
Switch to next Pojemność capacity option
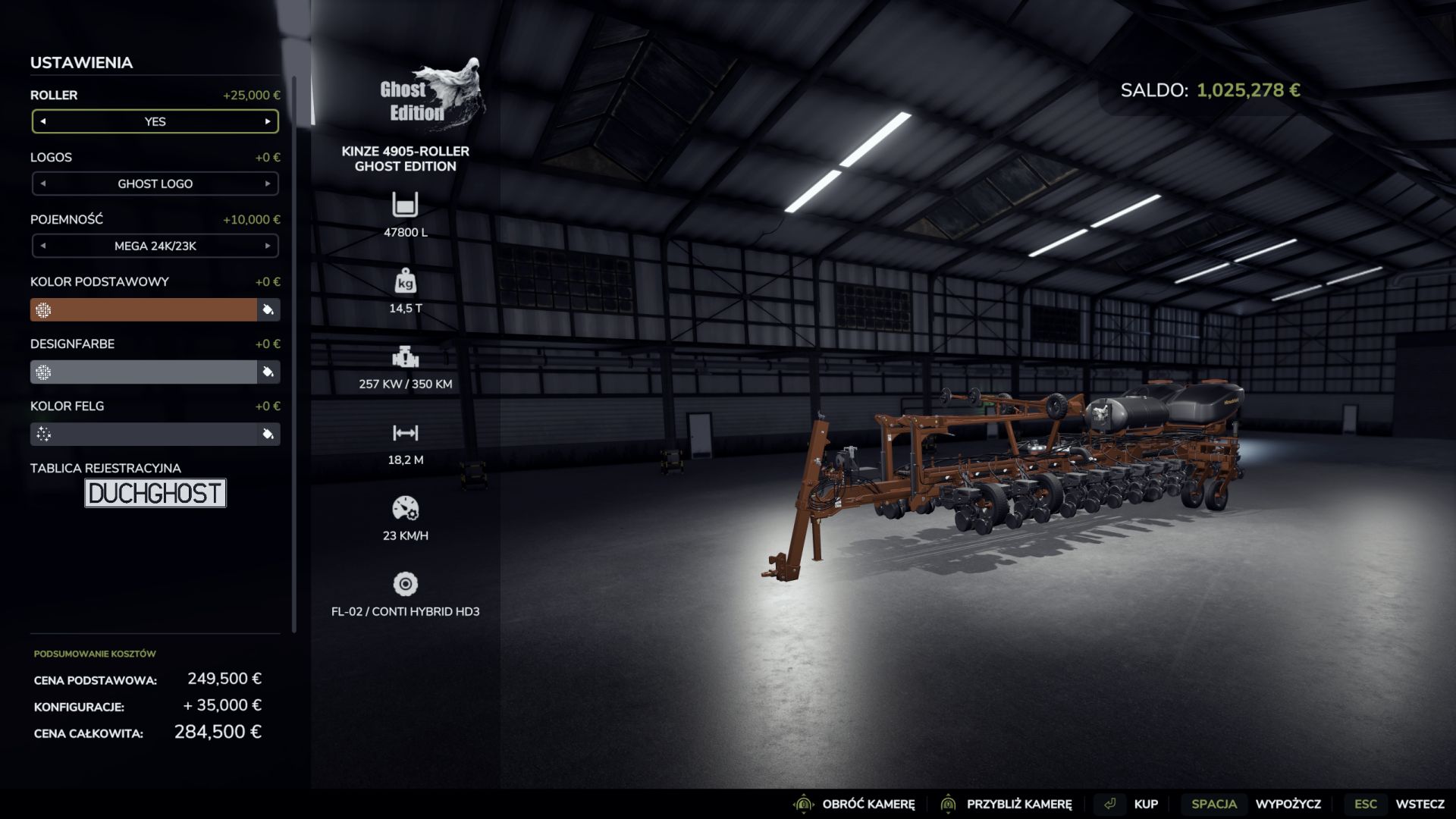click(x=268, y=246)
